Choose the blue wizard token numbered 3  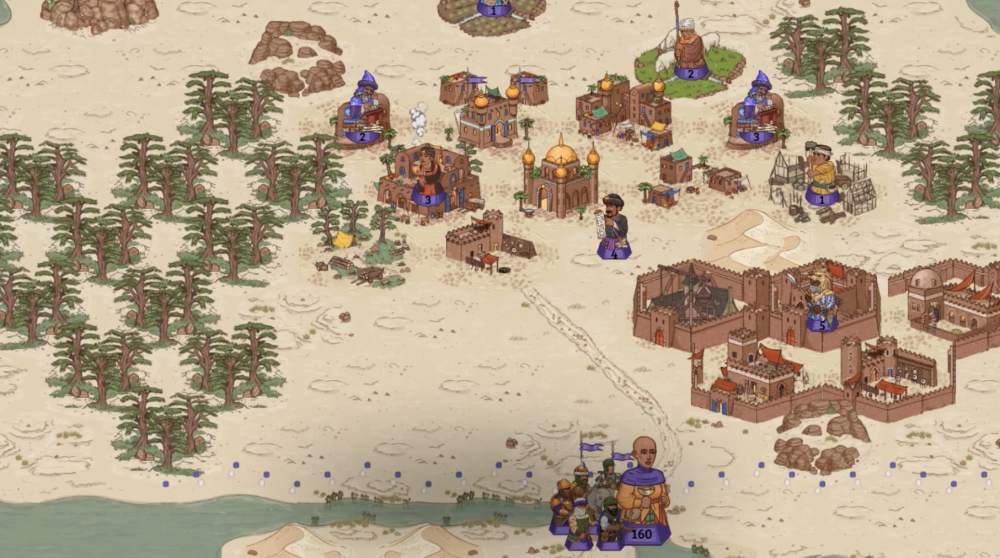point(757,110)
